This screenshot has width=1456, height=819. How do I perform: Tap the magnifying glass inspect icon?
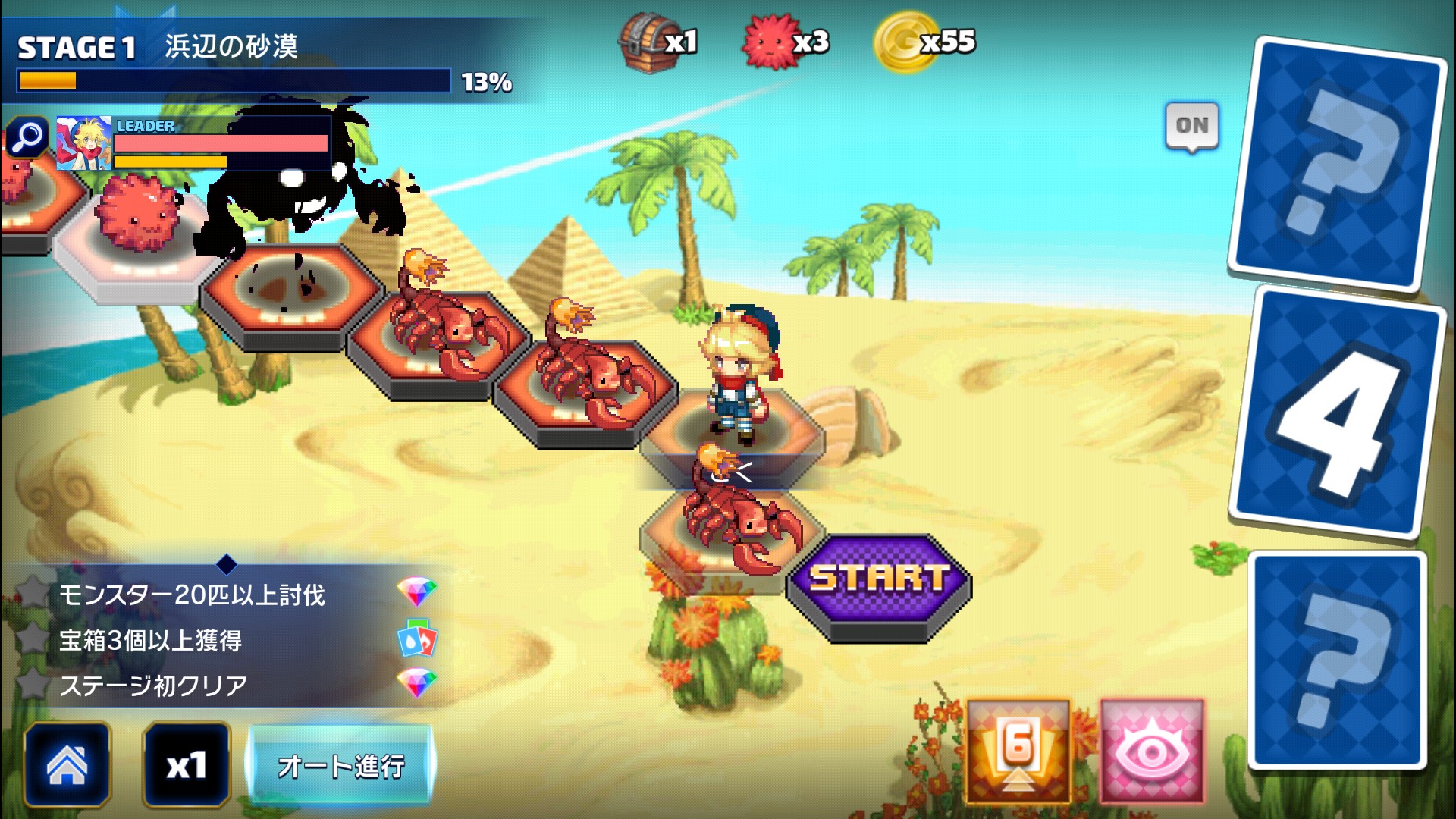pyautogui.click(x=27, y=137)
